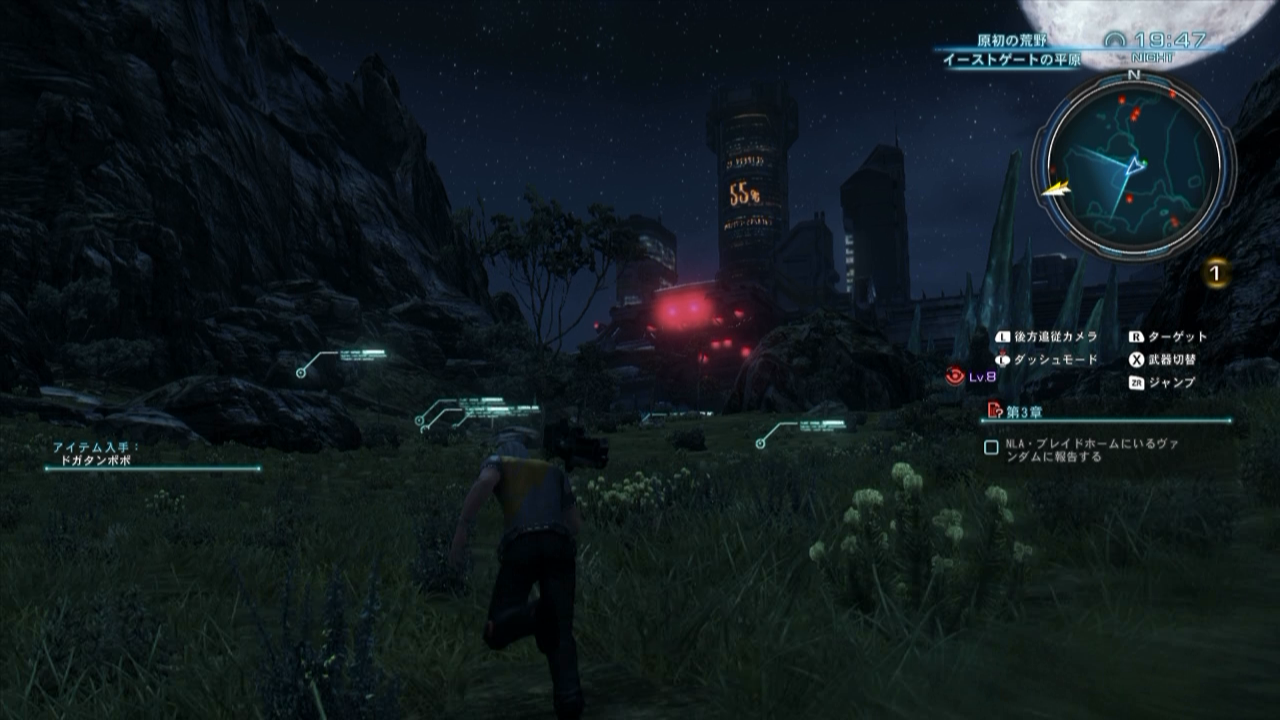
Task: Select the X 武器切替 weapon switch icon
Action: [x=1137, y=359]
